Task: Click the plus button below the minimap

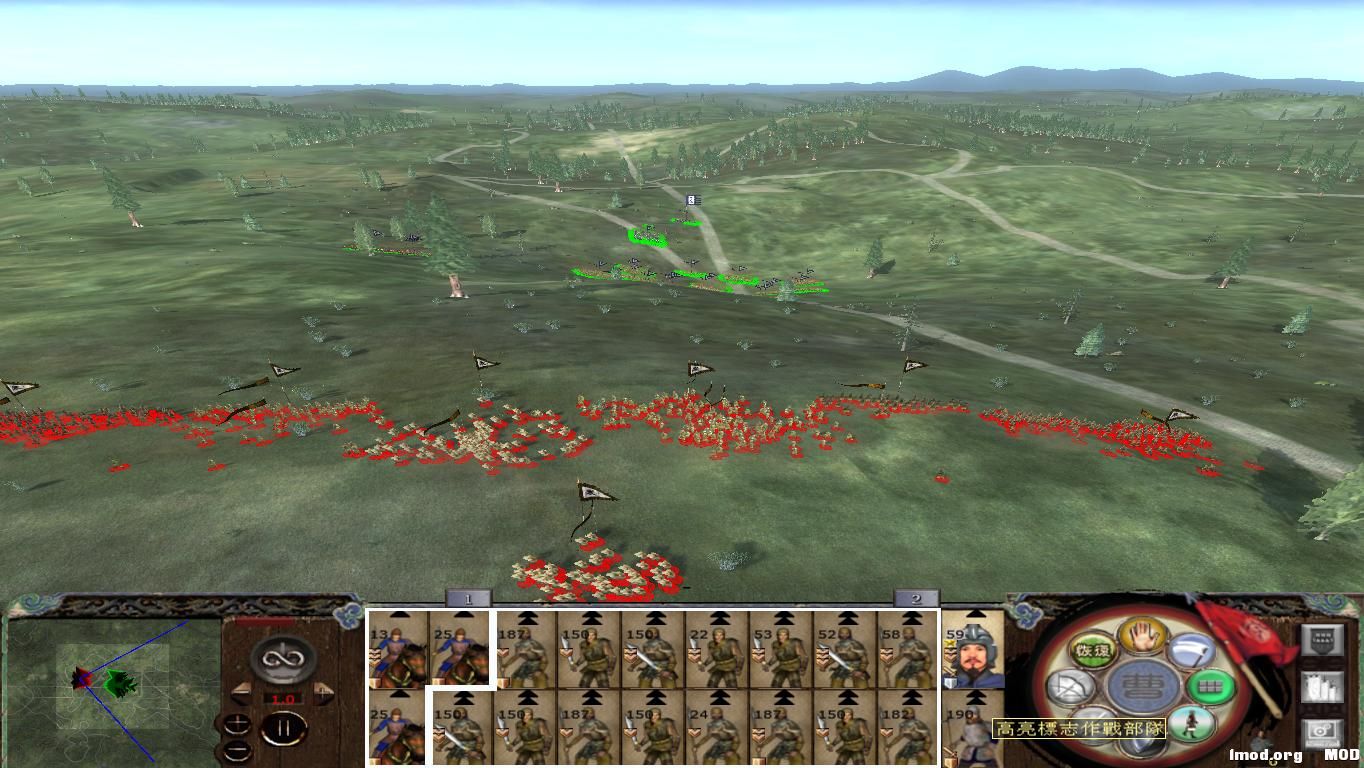Action: [236, 725]
